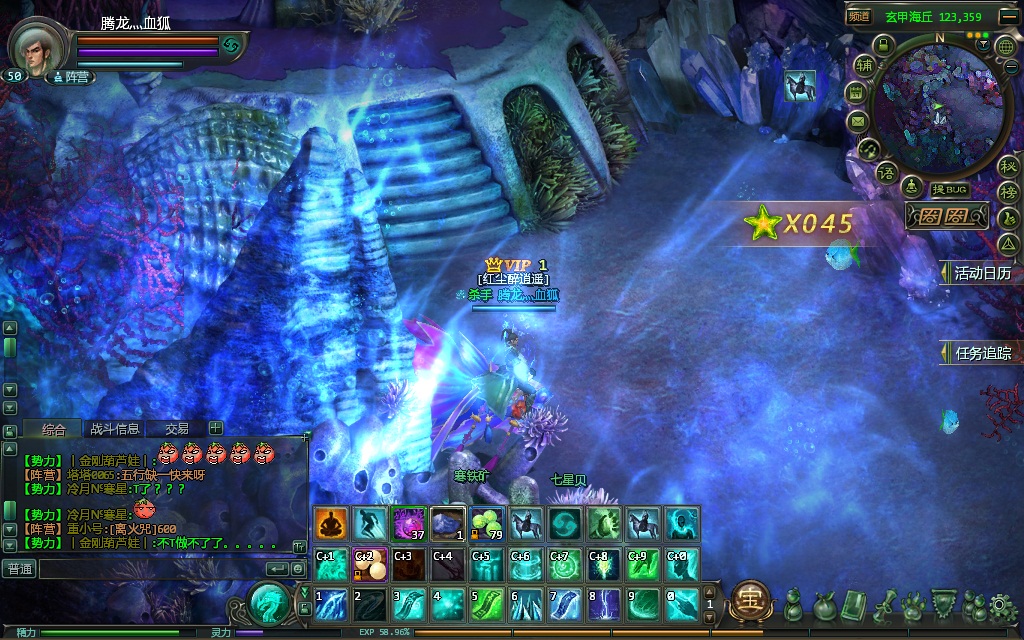Click the chat message input field
The height and width of the screenshot is (640, 1024).
pyautogui.click(x=150, y=569)
